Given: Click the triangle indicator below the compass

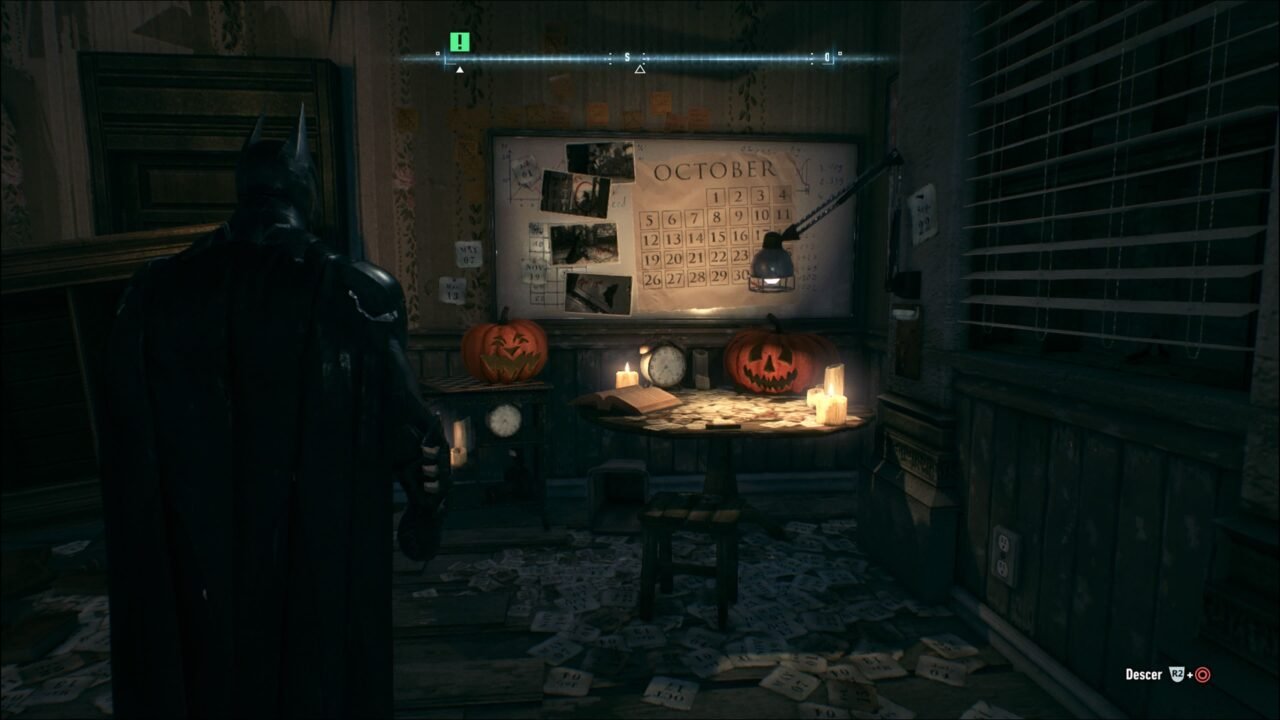Looking at the screenshot, I should (639, 68).
